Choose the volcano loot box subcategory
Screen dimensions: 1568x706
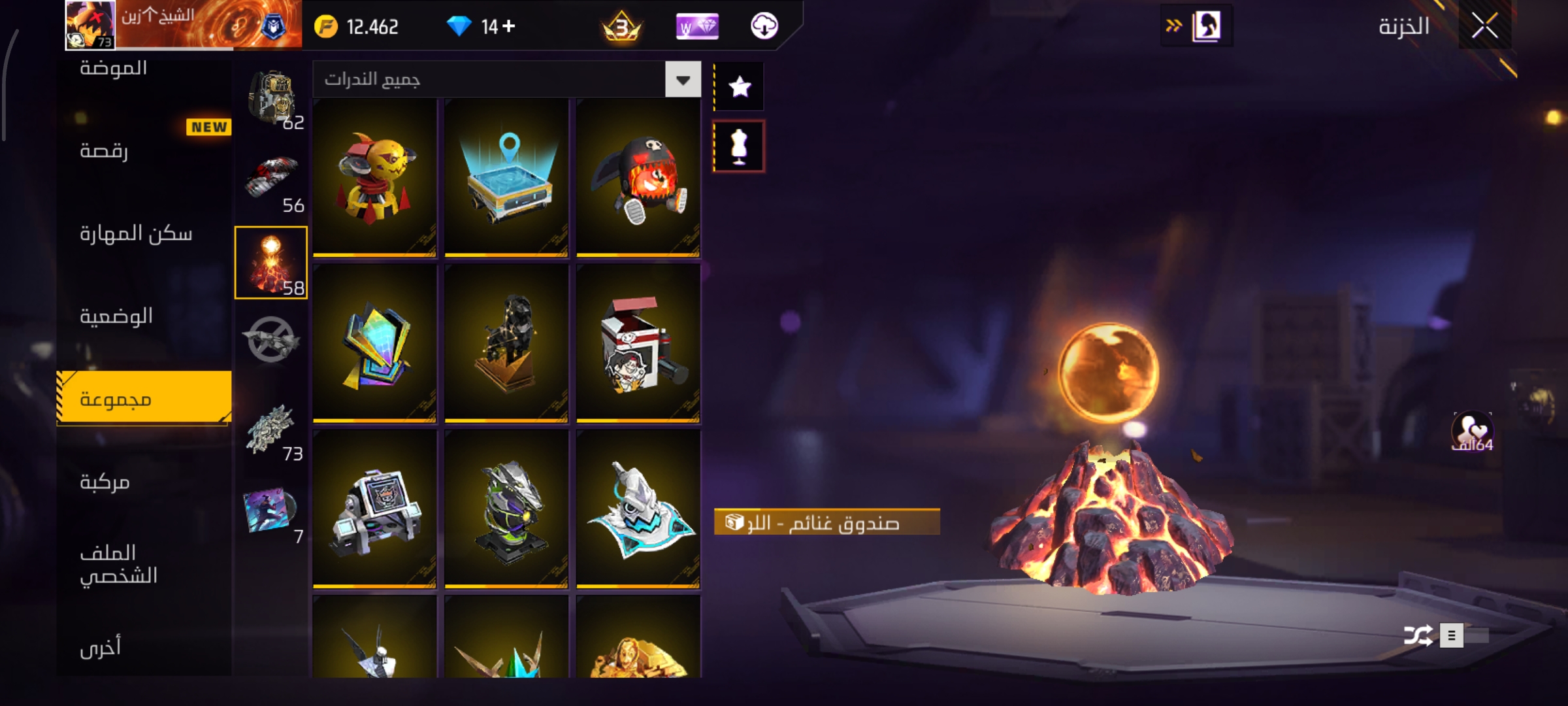(x=270, y=263)
